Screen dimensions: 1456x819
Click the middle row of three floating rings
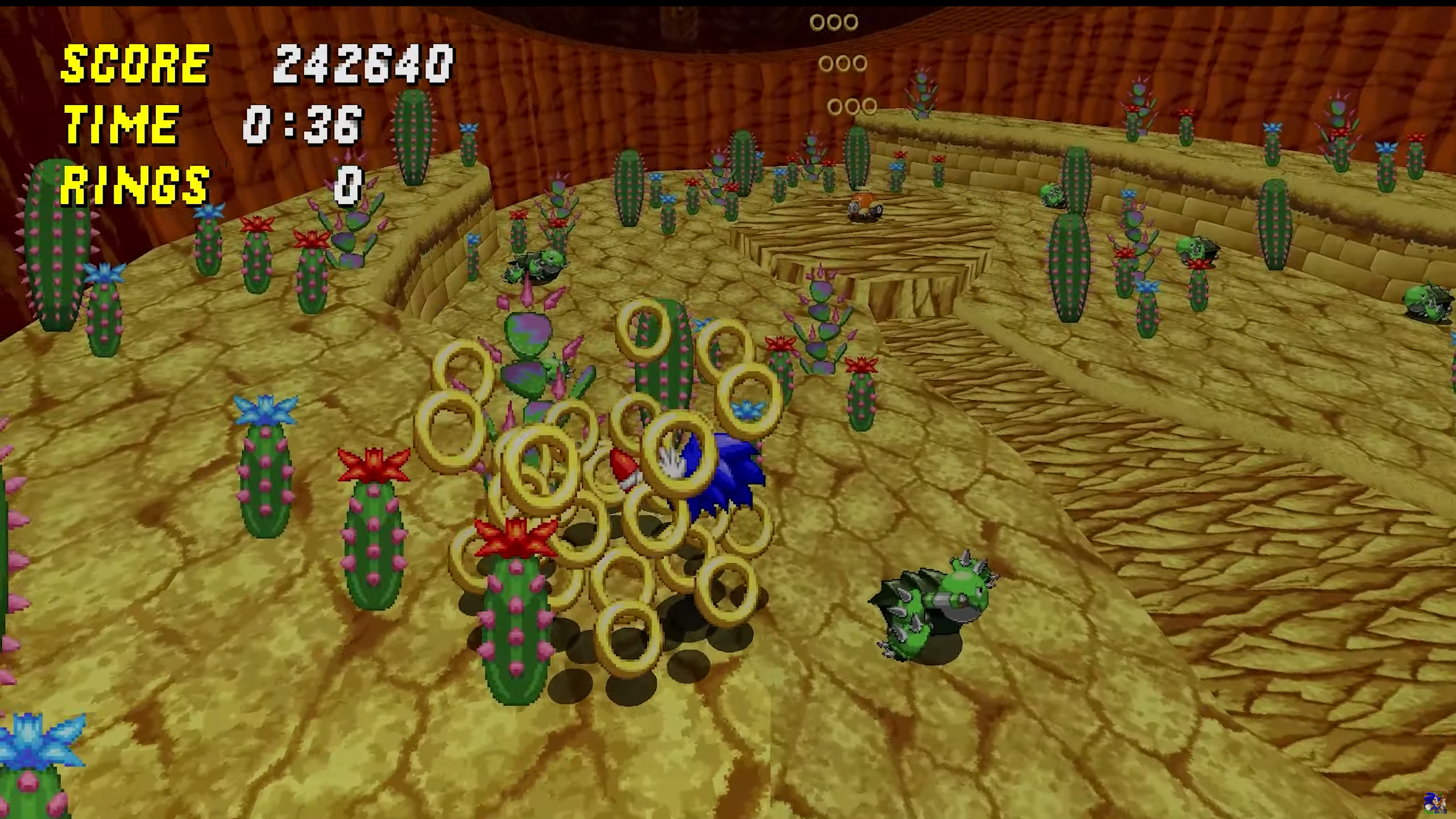point(843,64)
